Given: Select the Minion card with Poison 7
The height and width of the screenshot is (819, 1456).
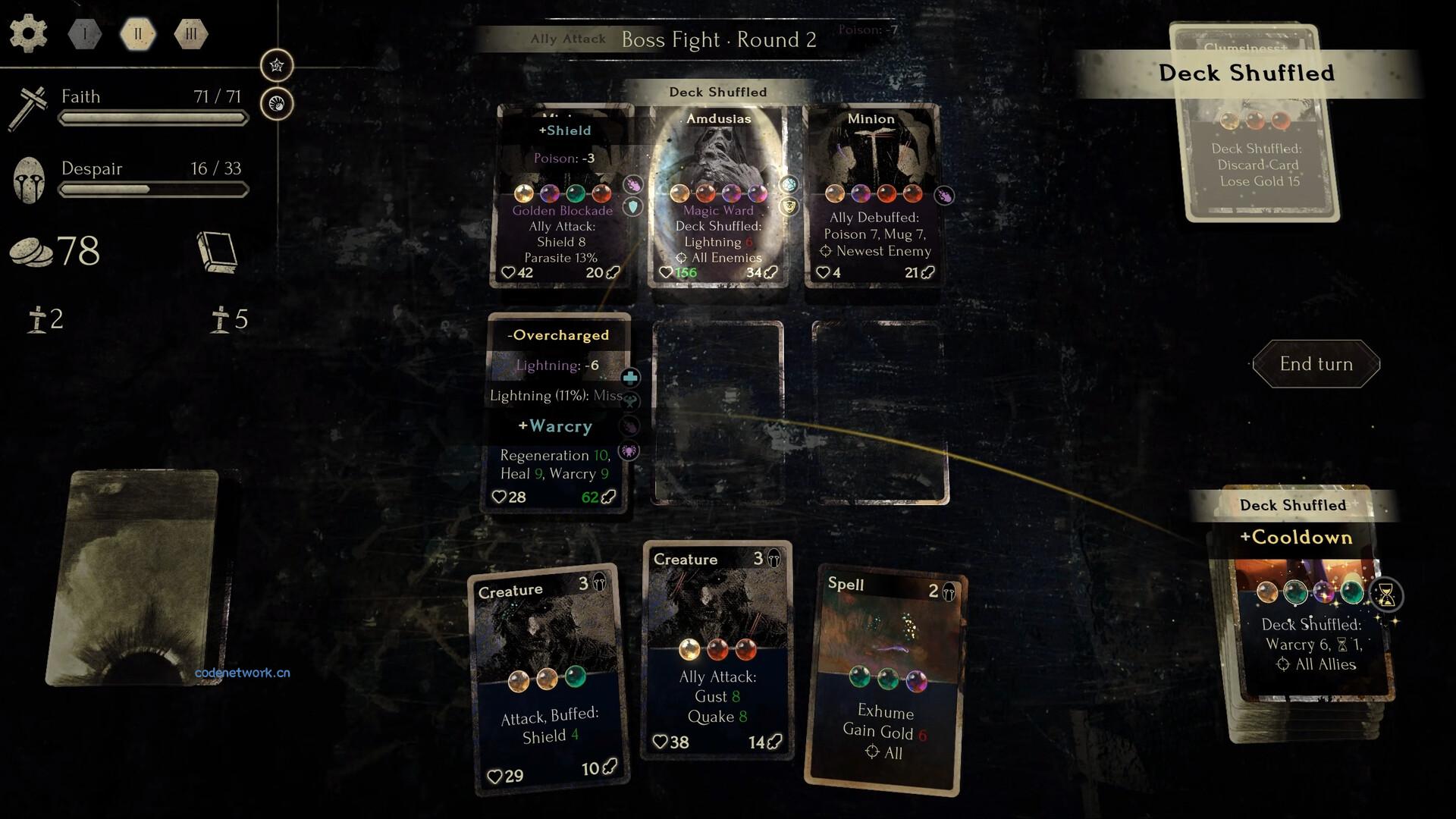Looking at the screenshot, I should click(x=872, y=196).
